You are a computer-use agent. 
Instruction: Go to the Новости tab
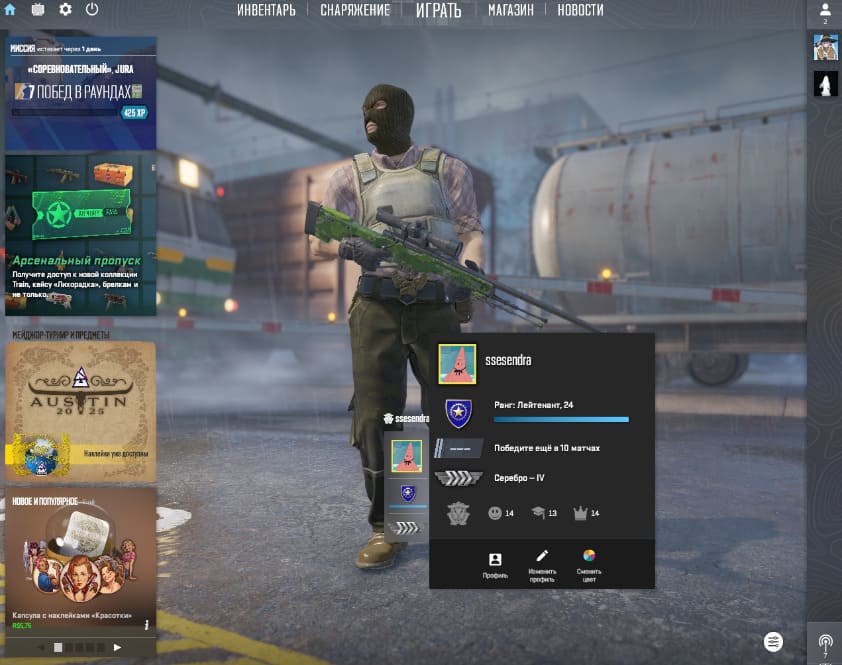[x=580, y=10]
